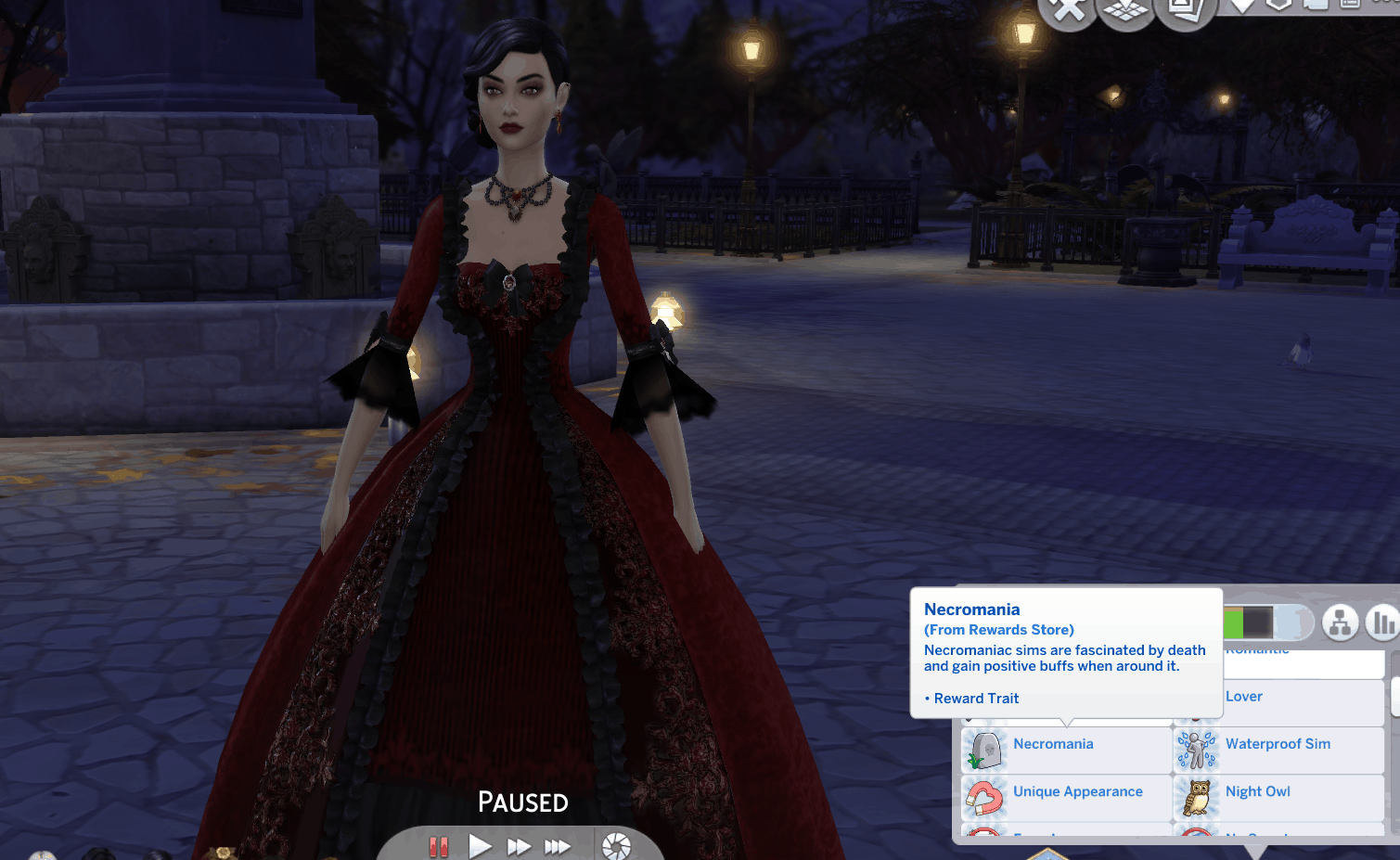
Task: Open the bar chart stats button
Action: [1382, 623]
